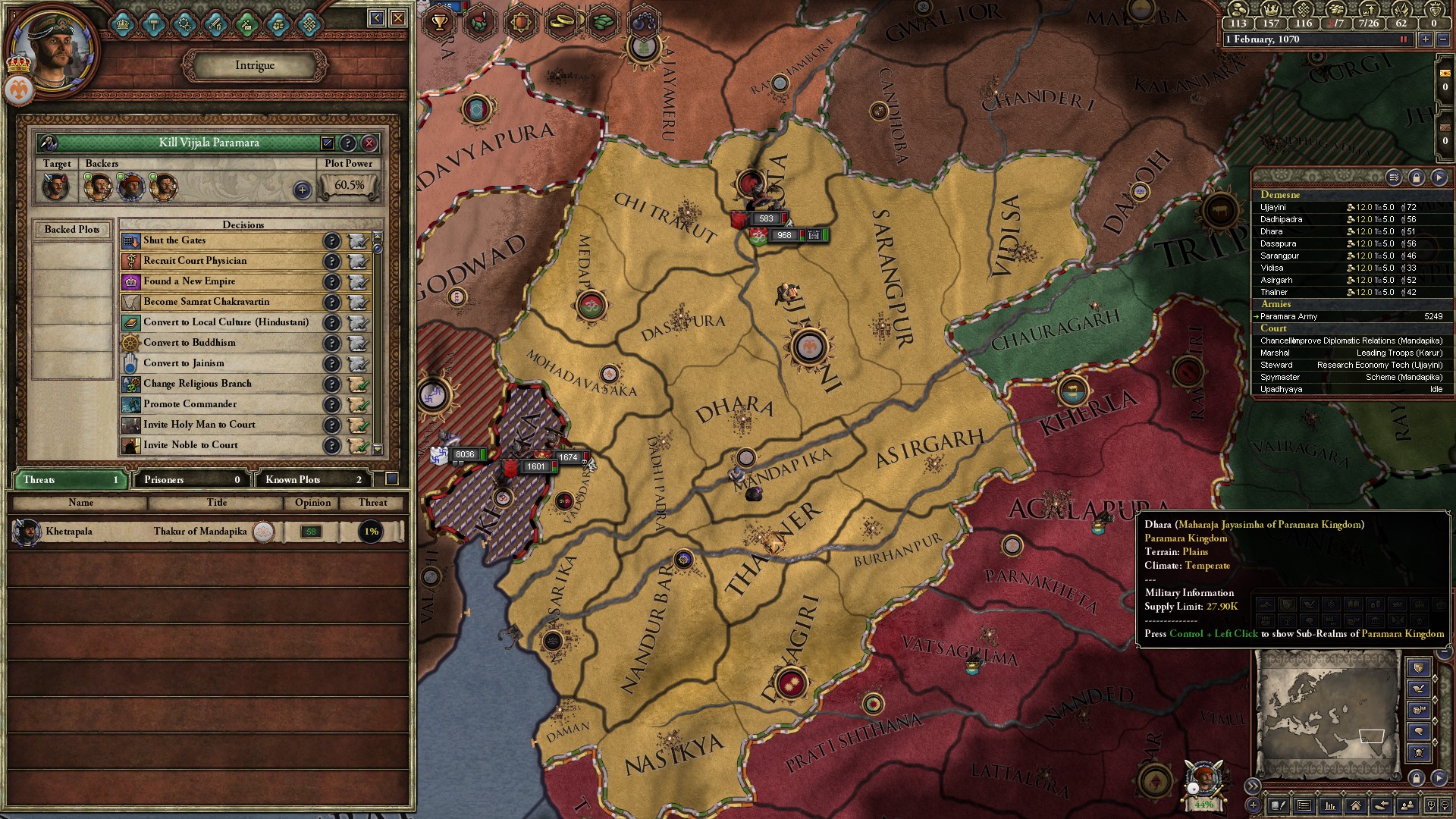Open the Ledger with the bar-chart icon
Screen dimensions: 1456x819
click(x=1330, y=806)
